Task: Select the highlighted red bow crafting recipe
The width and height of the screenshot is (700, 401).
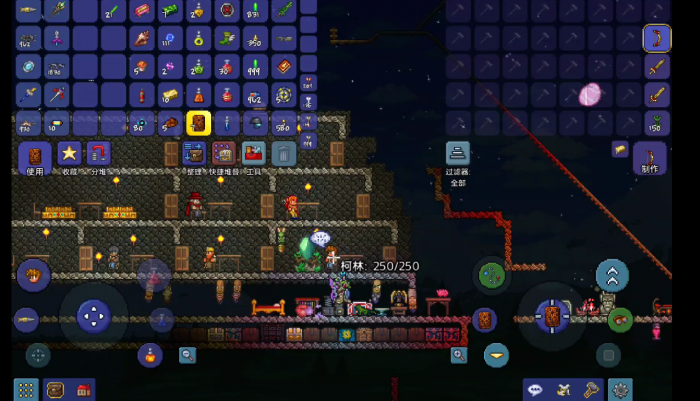Action: coord(656,39)
